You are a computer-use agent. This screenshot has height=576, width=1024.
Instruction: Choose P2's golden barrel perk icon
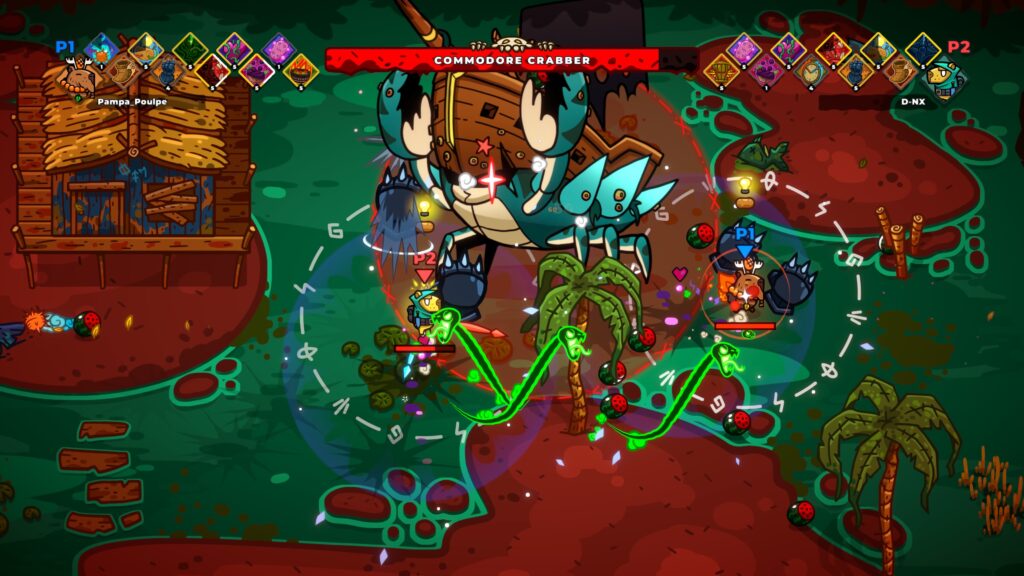pos(721,73)
